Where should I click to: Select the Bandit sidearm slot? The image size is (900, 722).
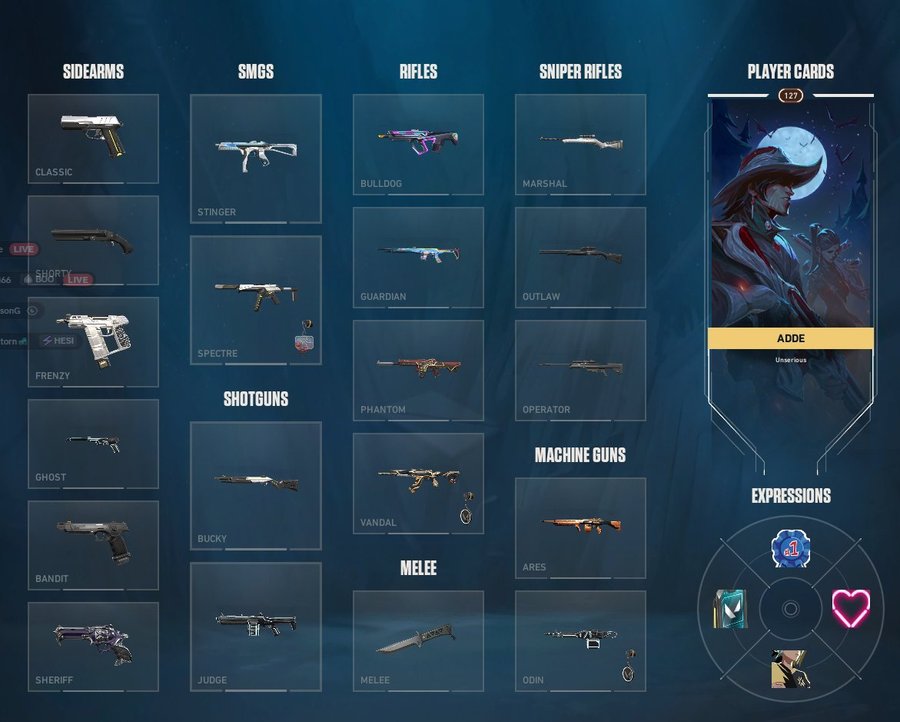[x=93, y=545]
